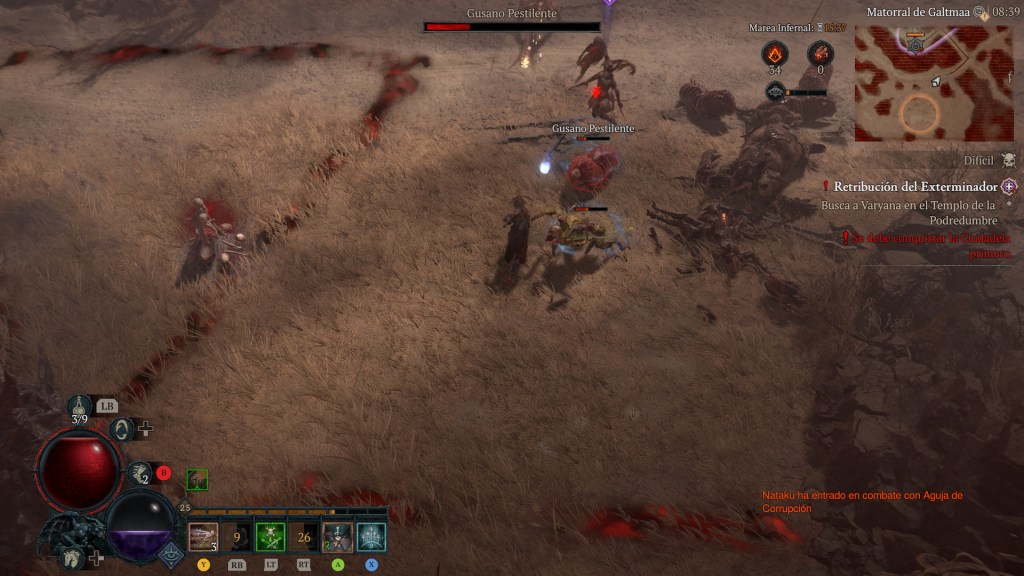Click the skull difficulty icon beside Difícil

1008,160
